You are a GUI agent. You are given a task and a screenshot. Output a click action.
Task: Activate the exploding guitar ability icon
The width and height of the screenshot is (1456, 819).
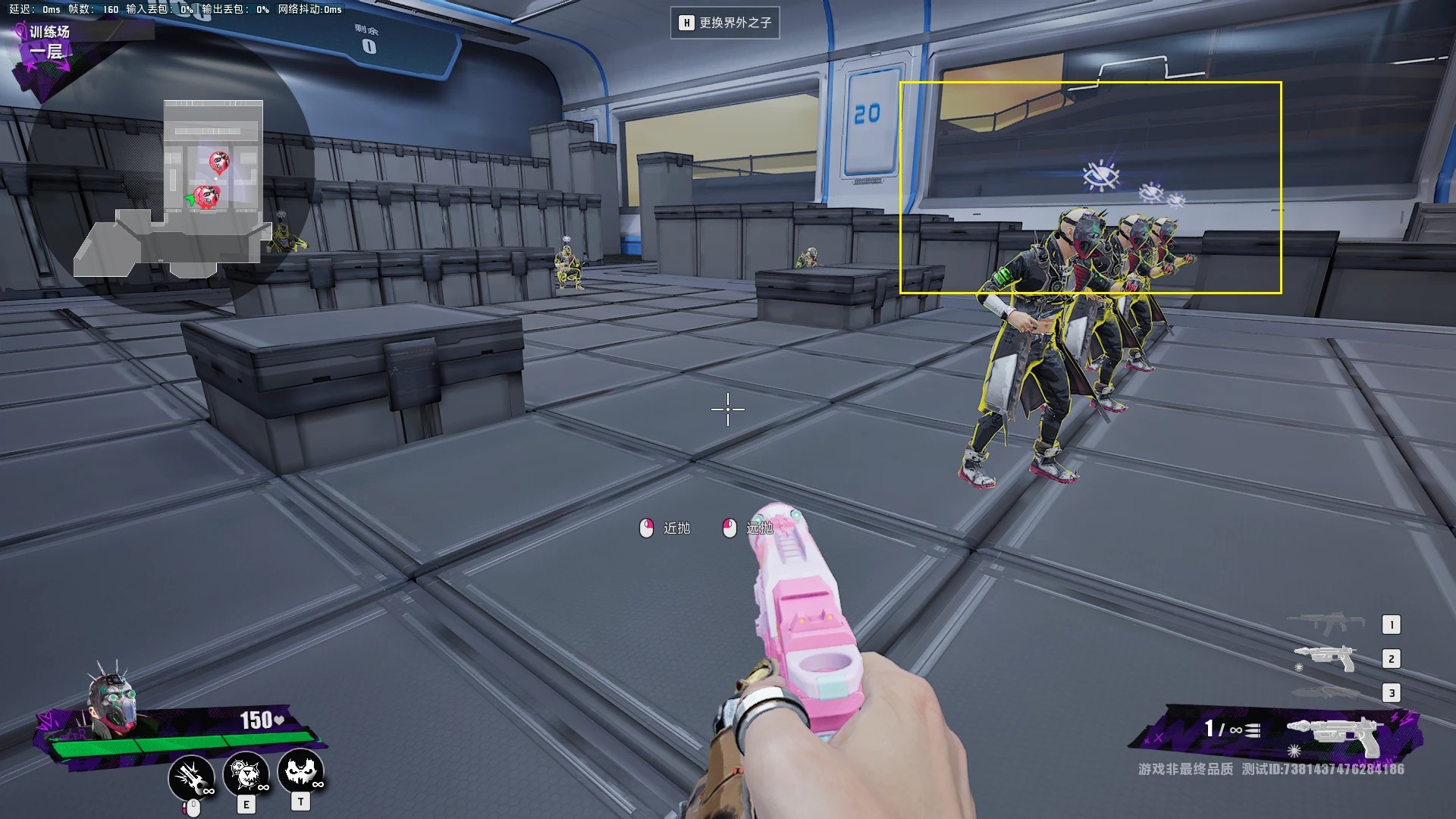pyautogui.click(x=191, y=777)
